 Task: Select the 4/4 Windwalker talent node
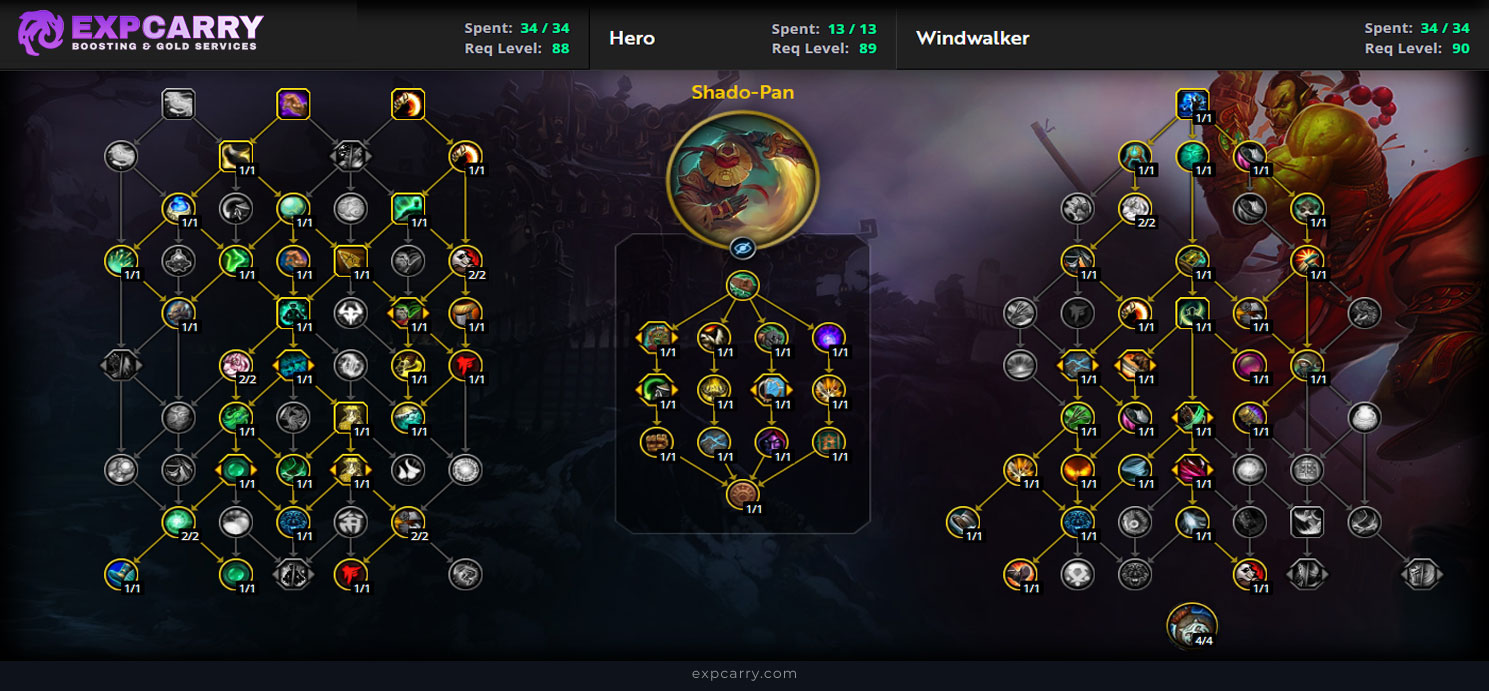pyautogui.click(x=1191, y=624)
